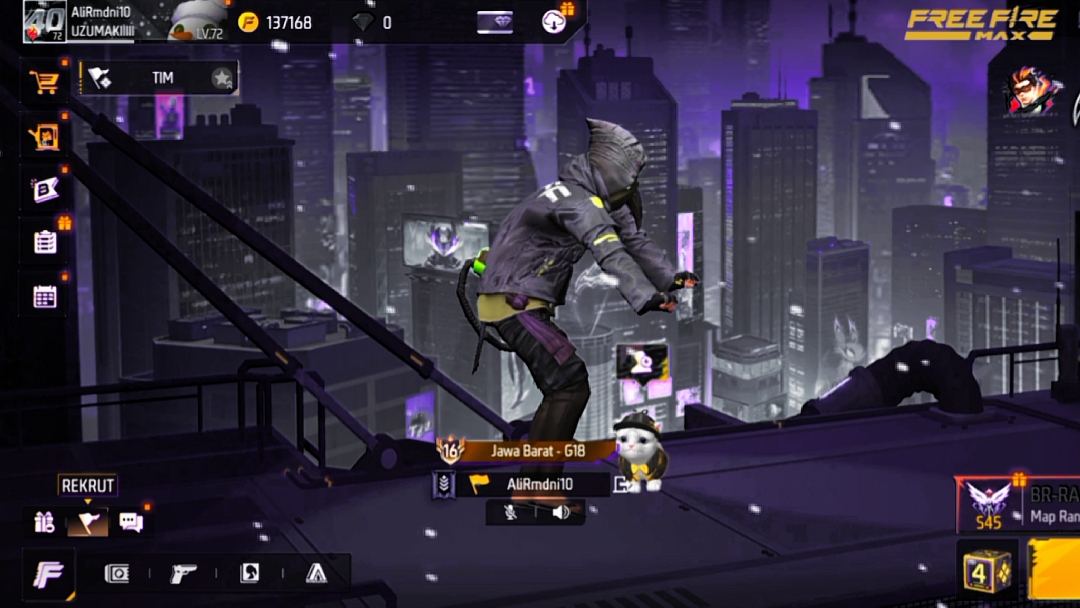
Task: Select the Rekrut flag tab
Action: 87,521
